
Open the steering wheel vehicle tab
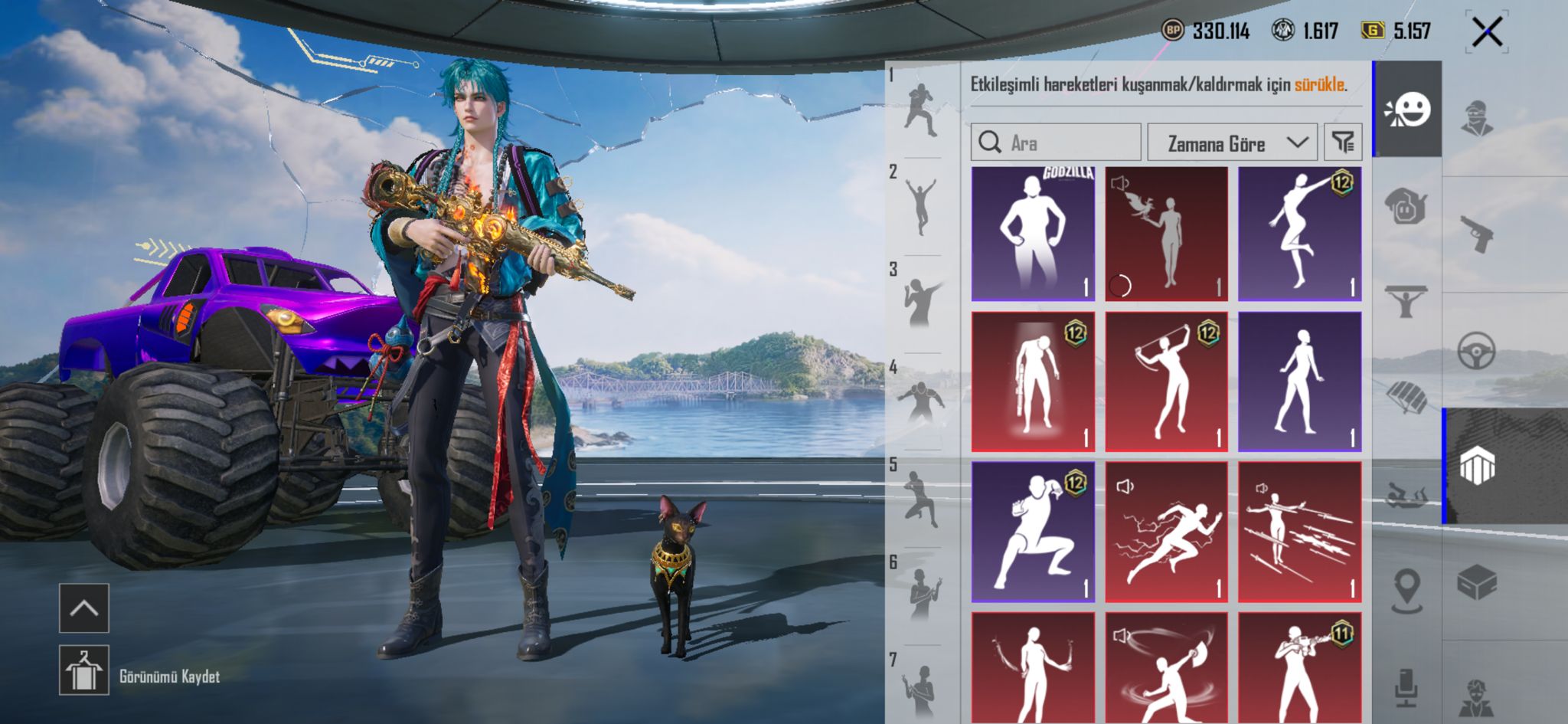click(x=1477, y=351)
